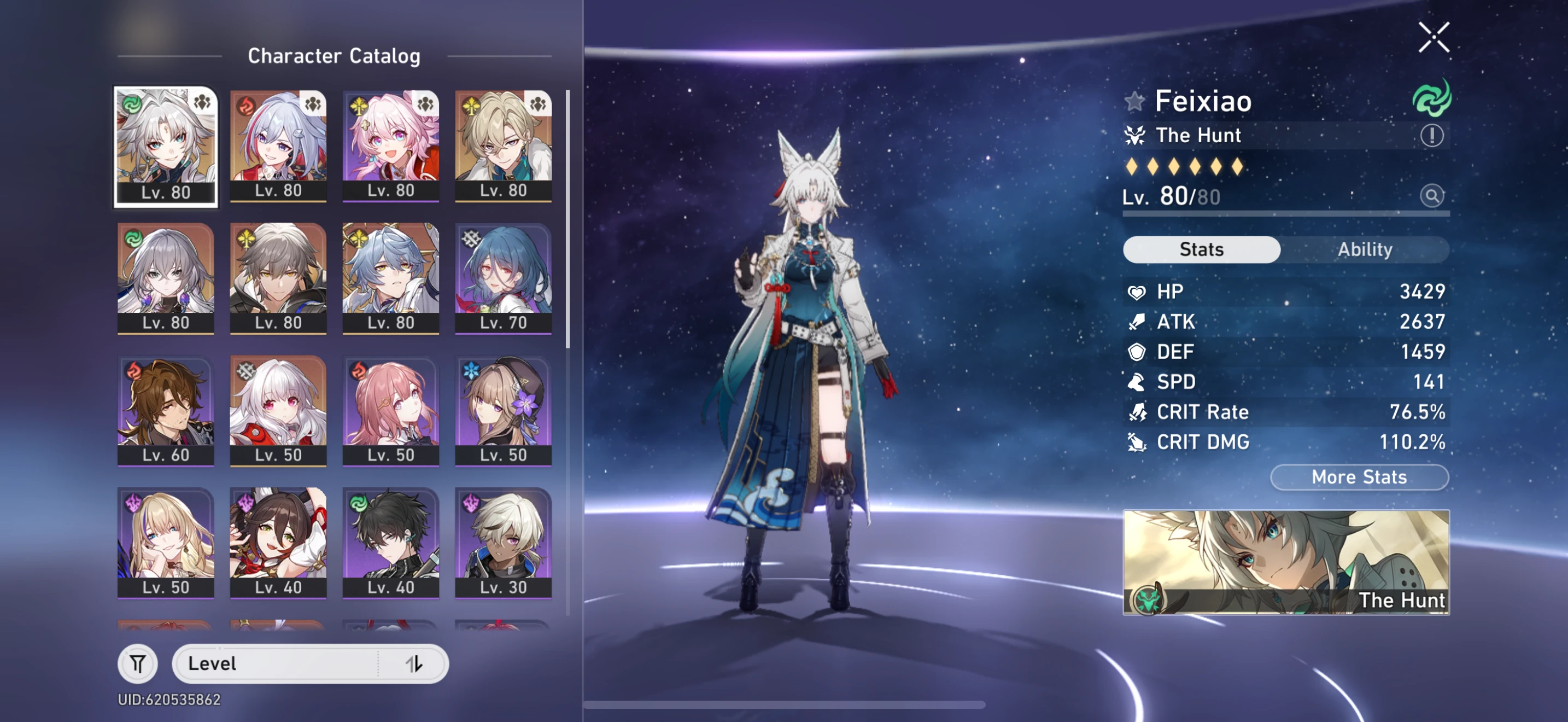
Task: Switch to the Ability tab
Action: coord(1366,249)
